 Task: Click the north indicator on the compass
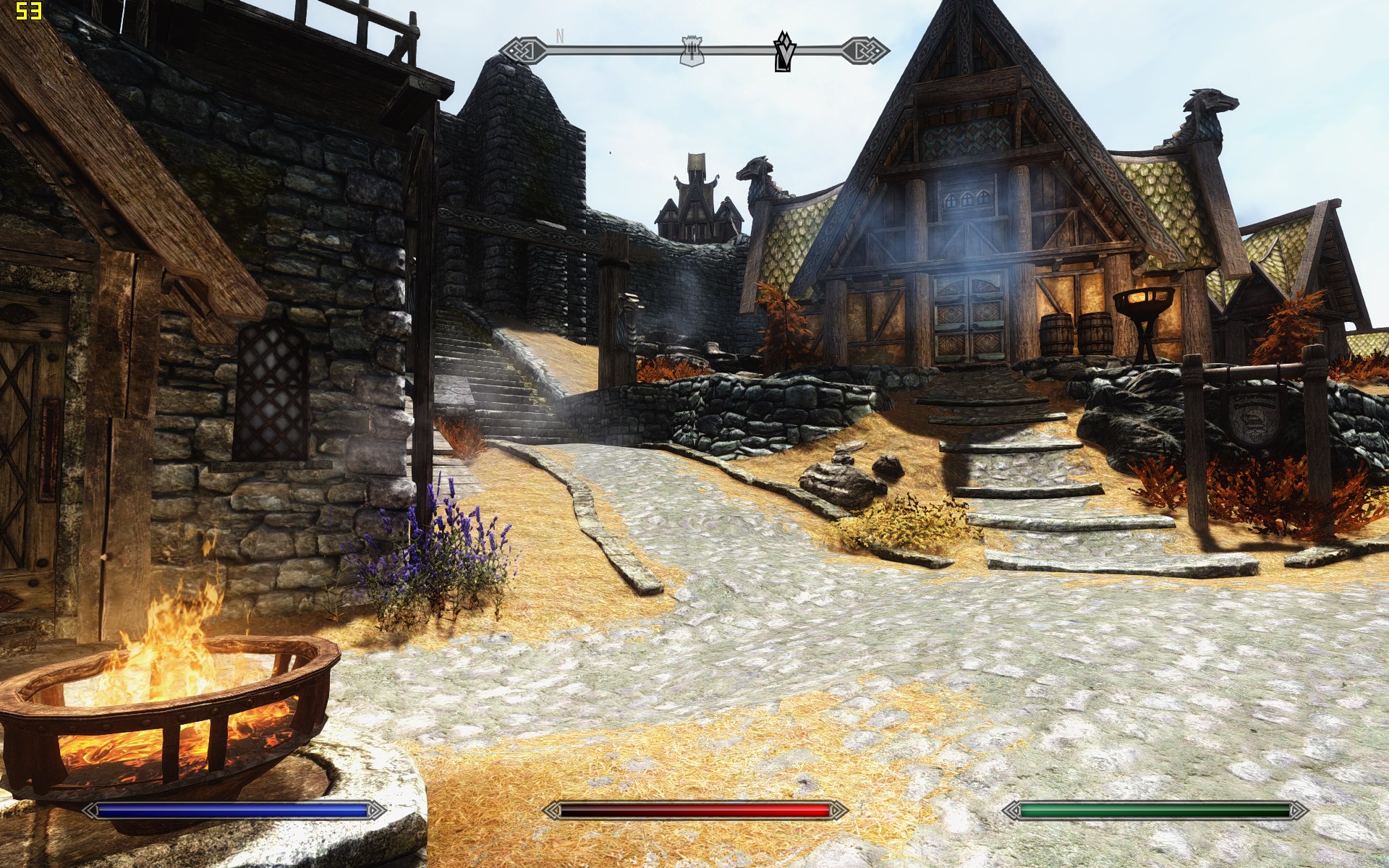(560, 36)
